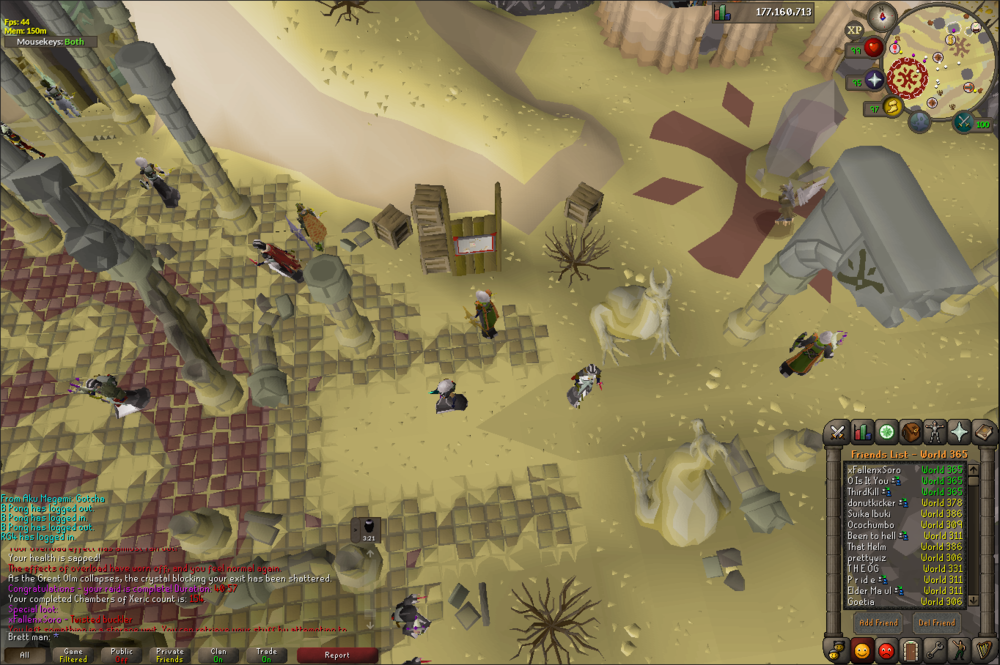Click the Del Friend button

937,622
